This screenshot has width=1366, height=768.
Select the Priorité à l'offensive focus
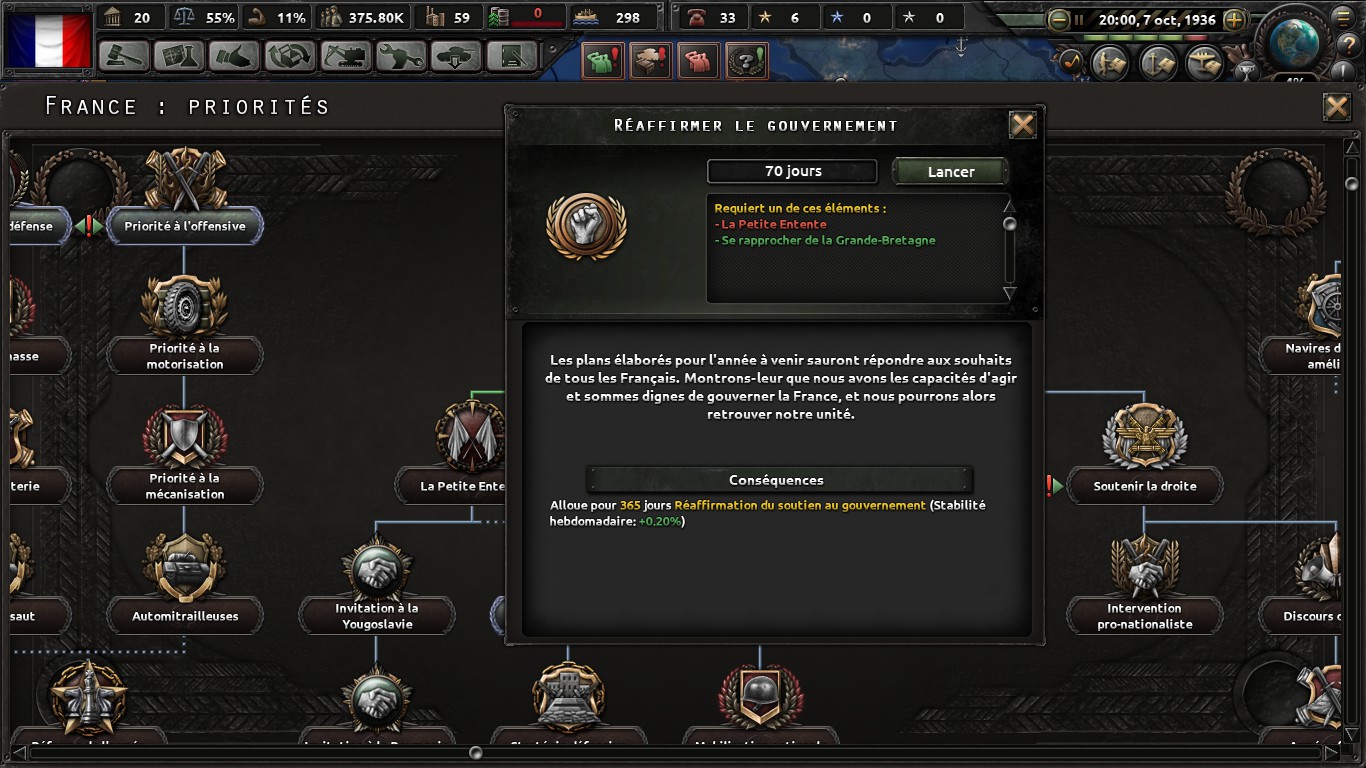[x=184, y=226]
